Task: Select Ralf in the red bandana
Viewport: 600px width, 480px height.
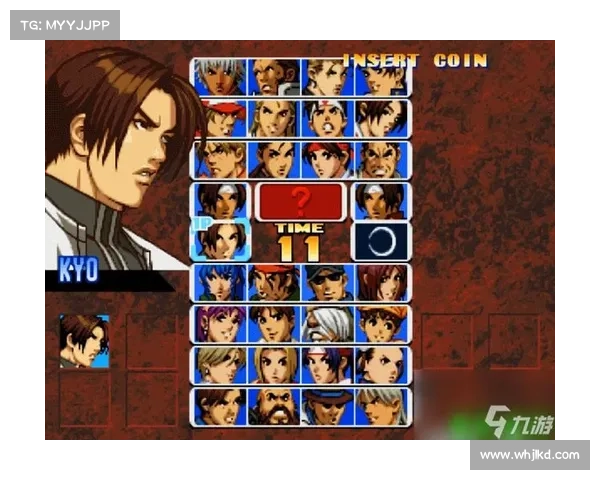Action: [x=273, y=282]
